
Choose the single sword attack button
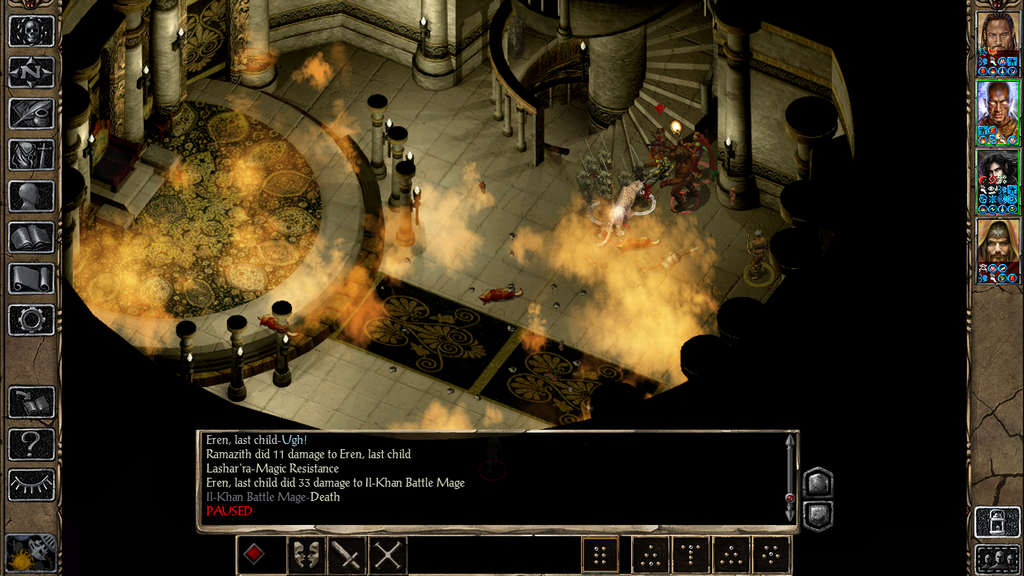click(346, 555)
